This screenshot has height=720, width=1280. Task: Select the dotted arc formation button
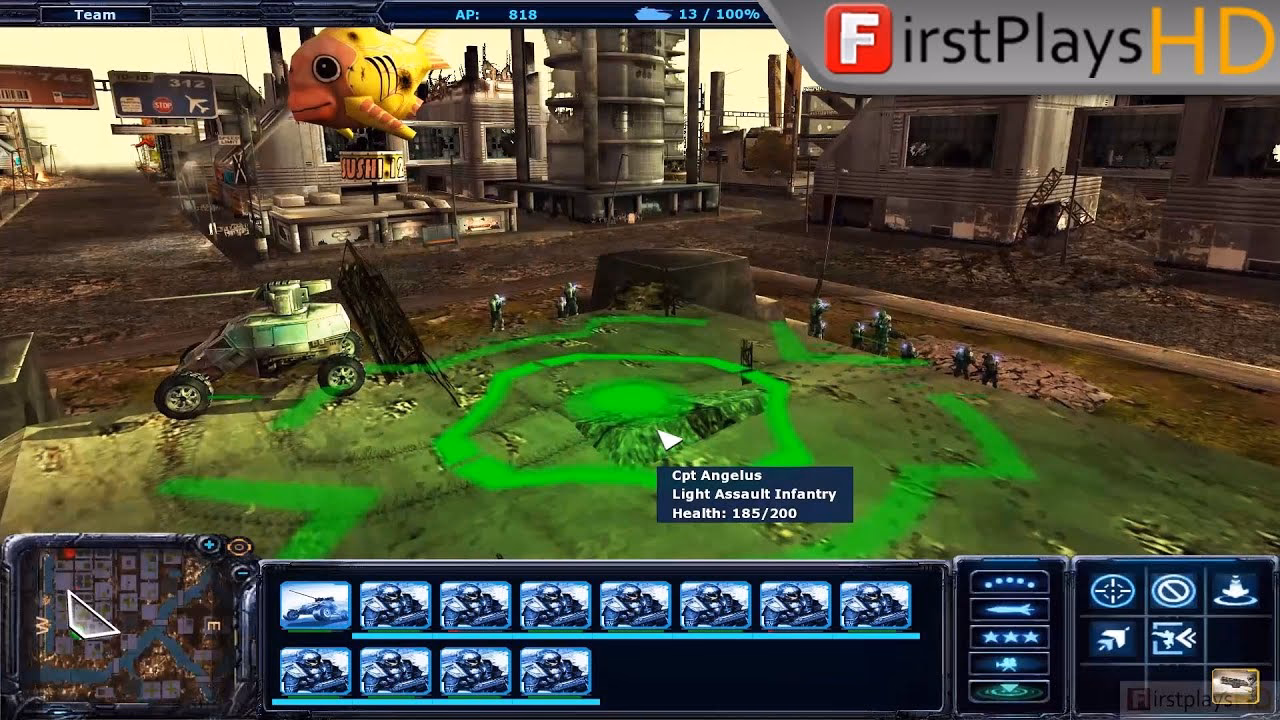coord(1009,583)
